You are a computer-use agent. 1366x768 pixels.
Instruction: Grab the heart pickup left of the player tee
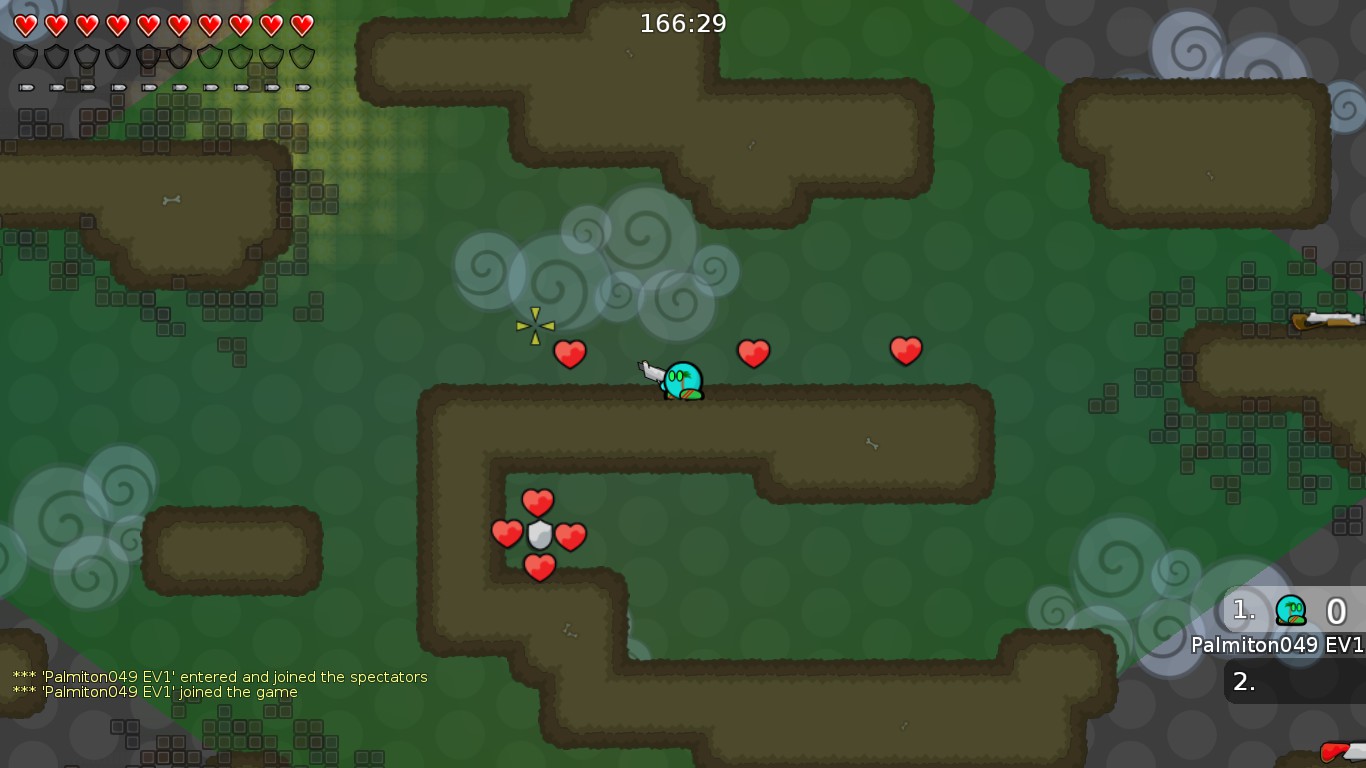coord(570,354)
